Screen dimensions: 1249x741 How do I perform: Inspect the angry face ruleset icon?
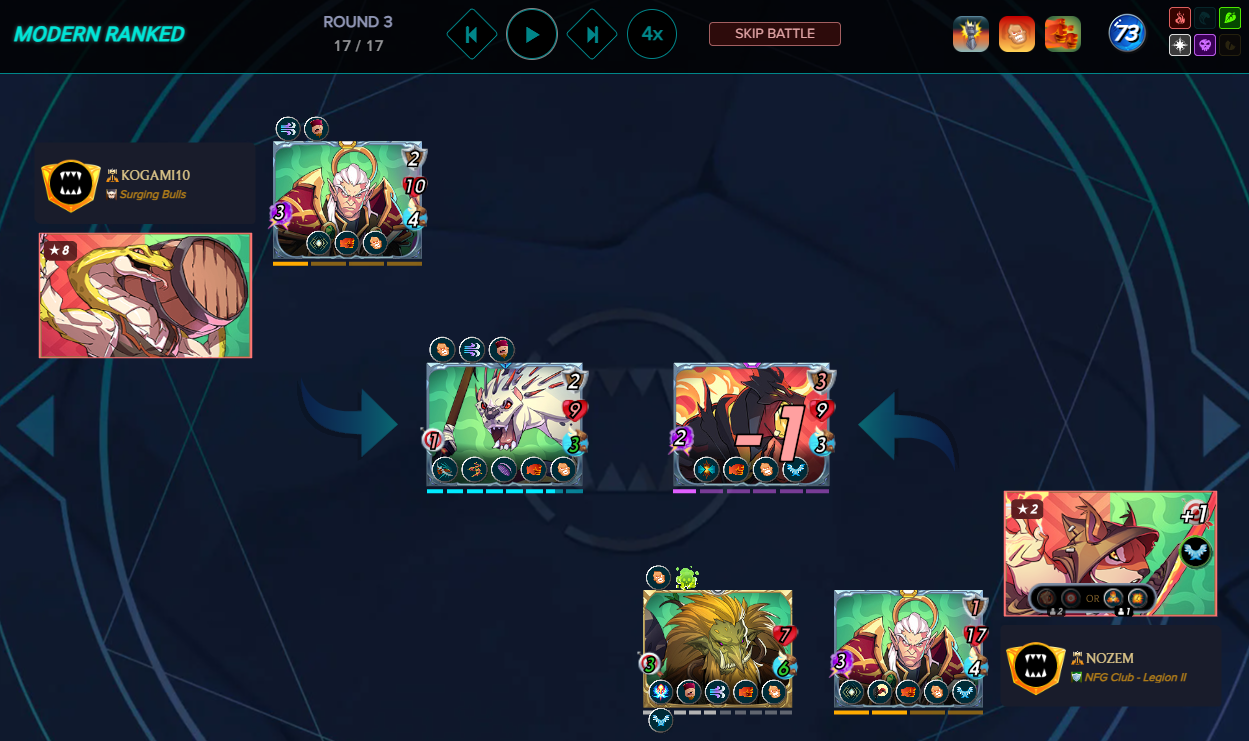coord(1016,34)
